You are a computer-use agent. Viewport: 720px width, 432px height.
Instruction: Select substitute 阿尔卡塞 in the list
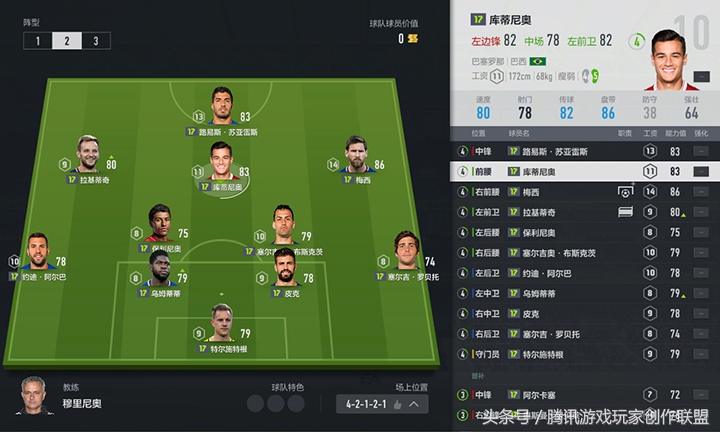coord(585,395)
